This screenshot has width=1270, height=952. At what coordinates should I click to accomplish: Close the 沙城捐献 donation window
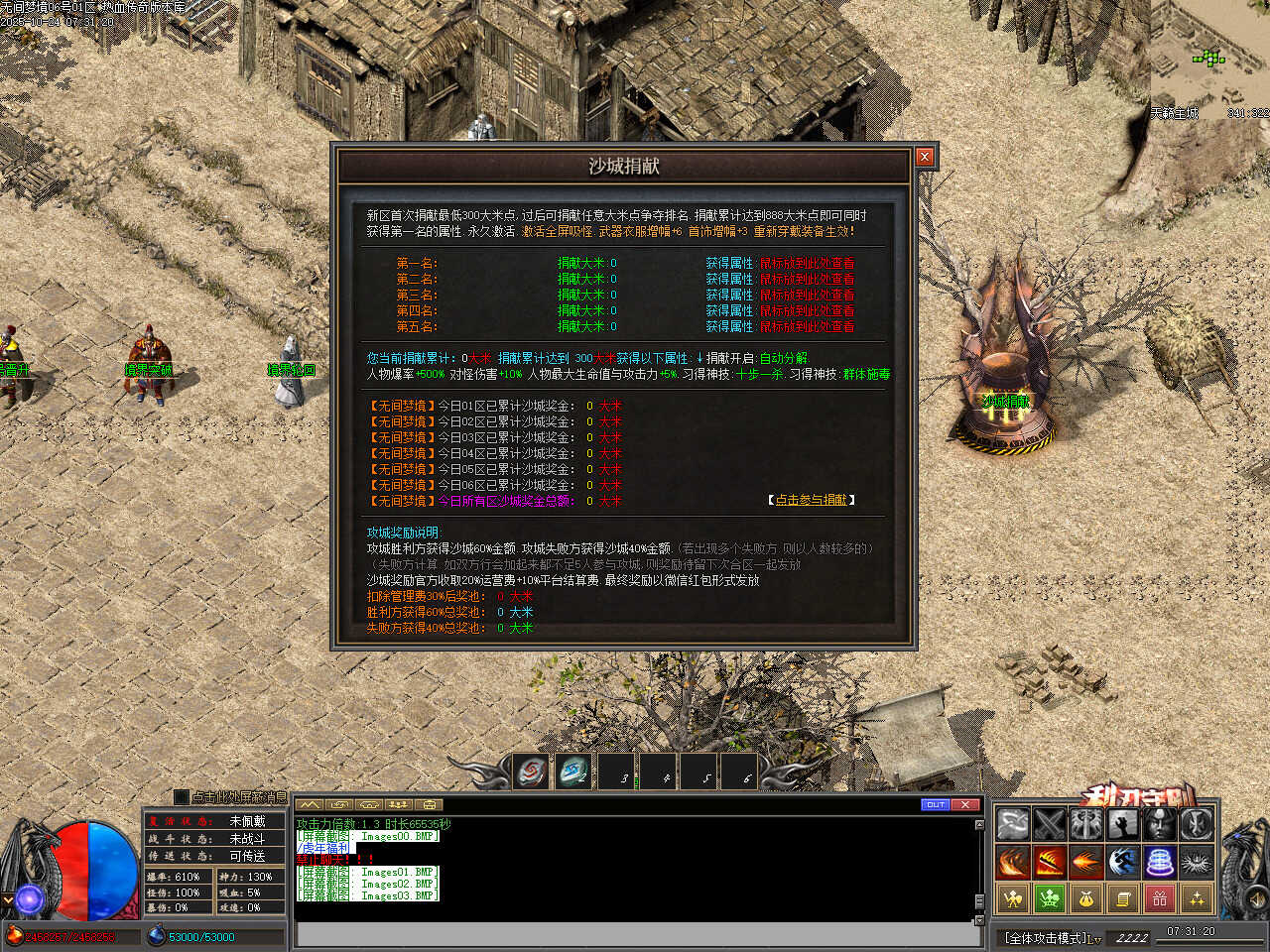coord(925,157)
